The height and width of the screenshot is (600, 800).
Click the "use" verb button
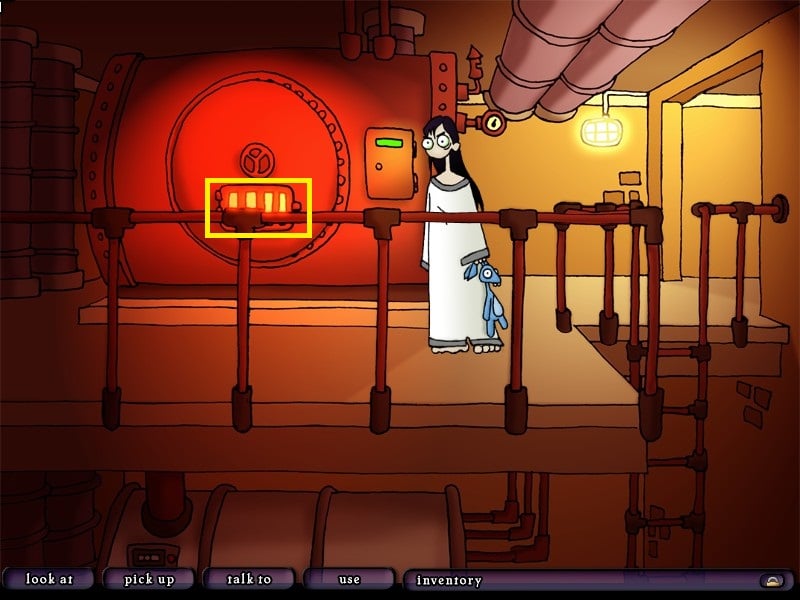[348, 579]
